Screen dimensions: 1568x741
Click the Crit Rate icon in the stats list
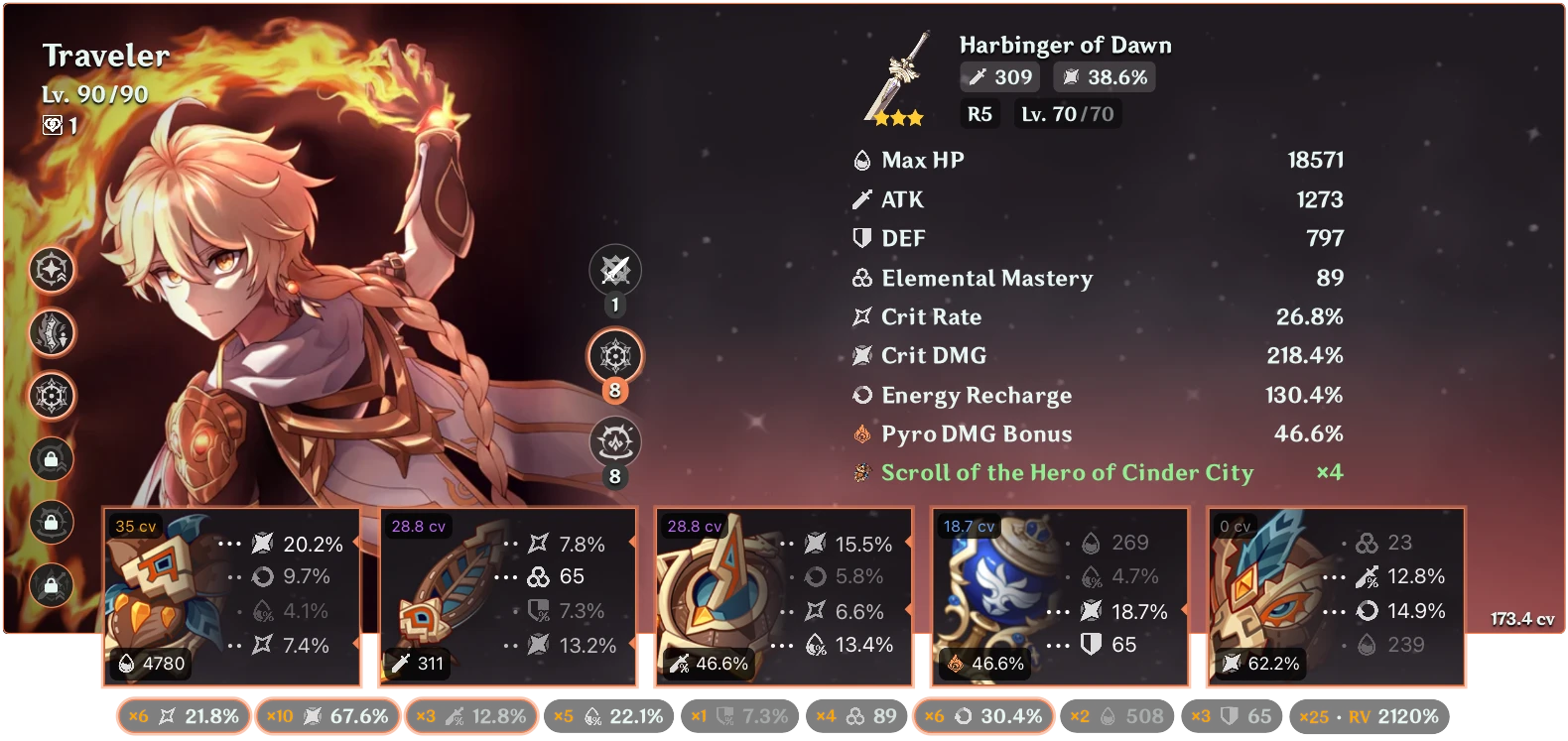click(x=859, y=316)
